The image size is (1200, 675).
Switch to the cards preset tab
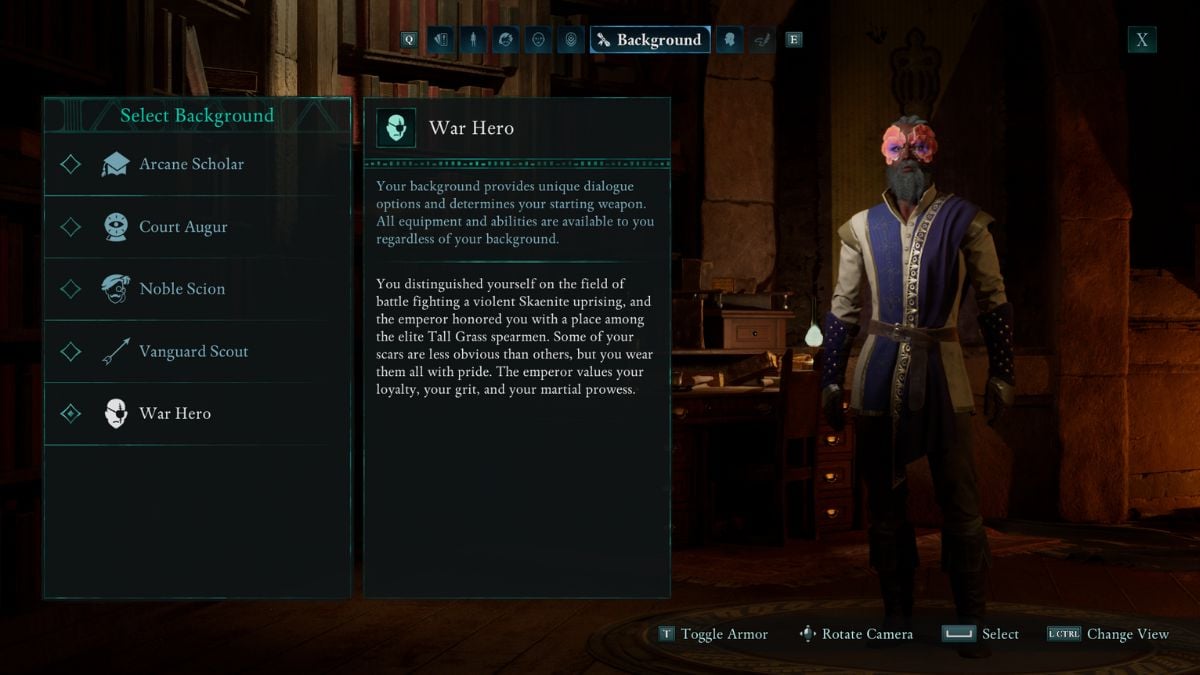coord(440,40)
